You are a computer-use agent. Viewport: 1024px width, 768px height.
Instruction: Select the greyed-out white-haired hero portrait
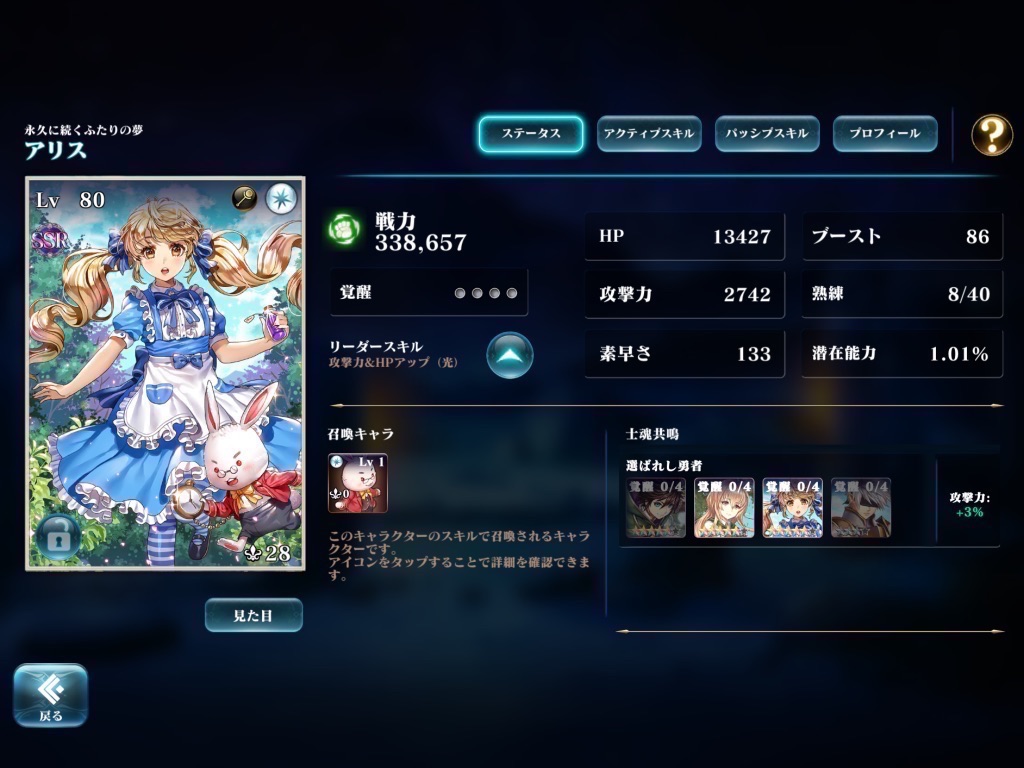tap(860, 507)
